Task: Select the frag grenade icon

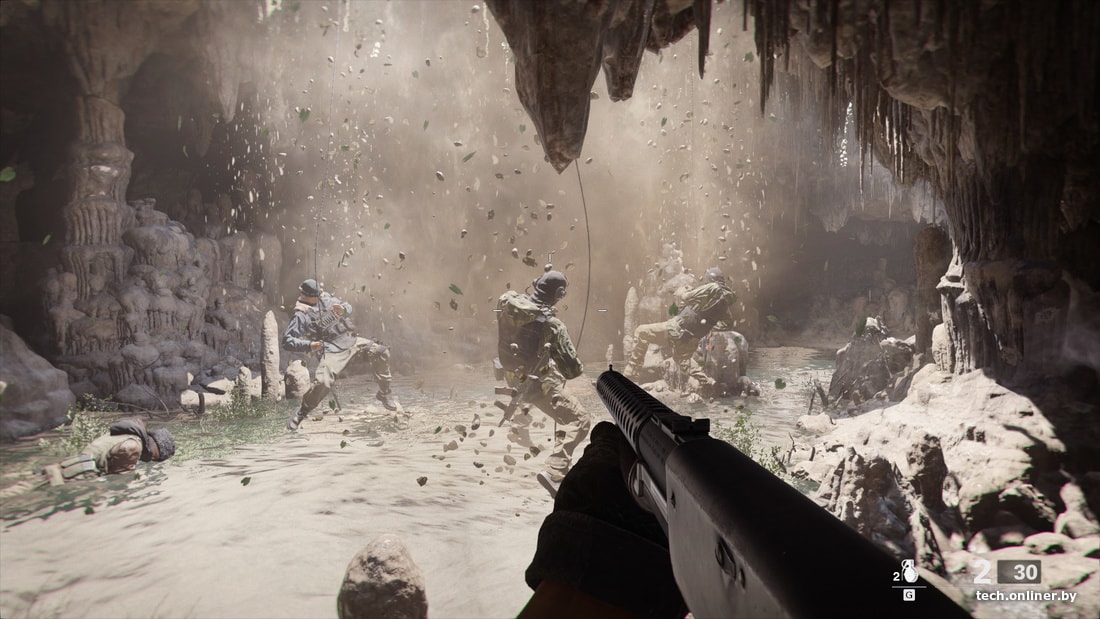Action: 910,571
